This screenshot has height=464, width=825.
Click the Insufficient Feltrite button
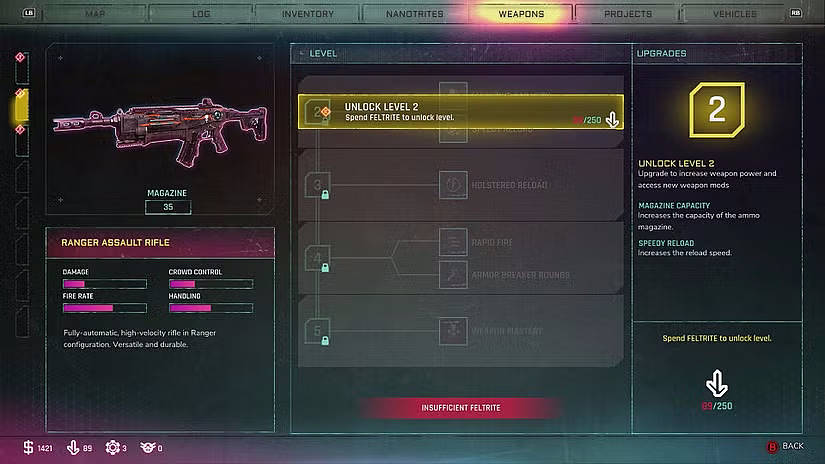461,408
